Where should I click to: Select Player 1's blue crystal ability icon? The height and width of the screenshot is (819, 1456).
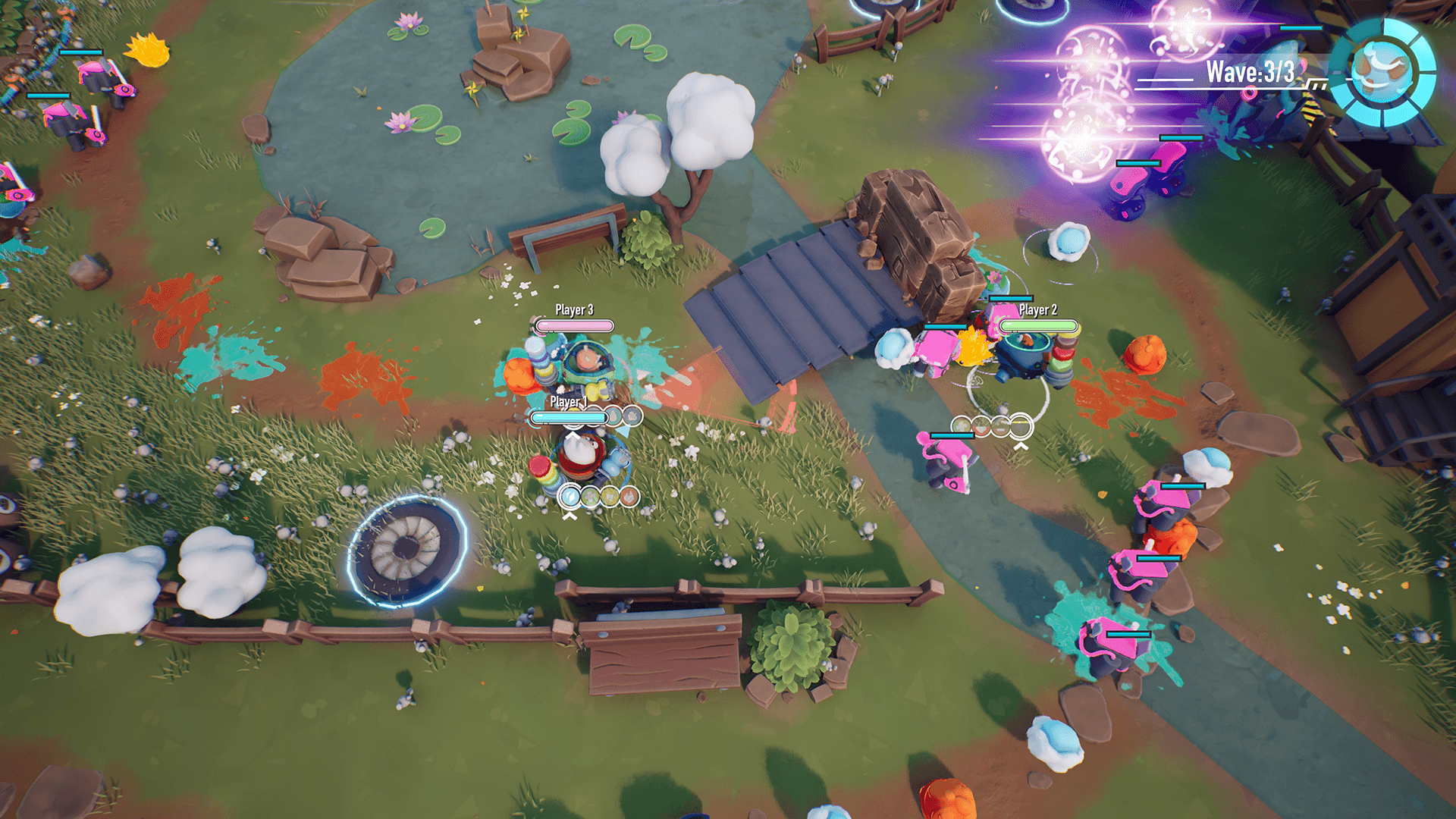click(x=570, y=497)
